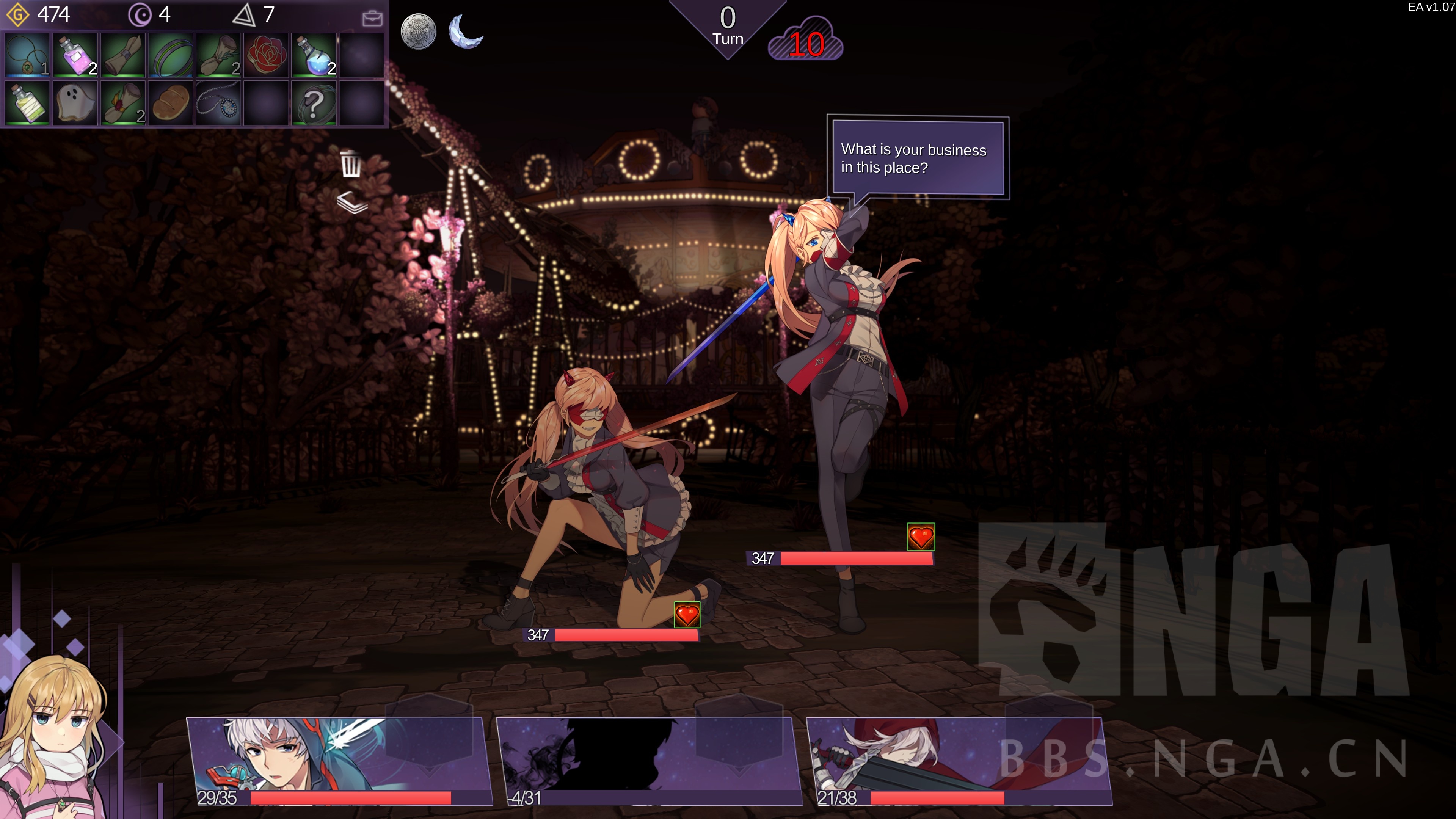Image resolution: width=1456 pixels, height=819 pixels.
Task: Select the bread loaf item
Action: (171, 103)
